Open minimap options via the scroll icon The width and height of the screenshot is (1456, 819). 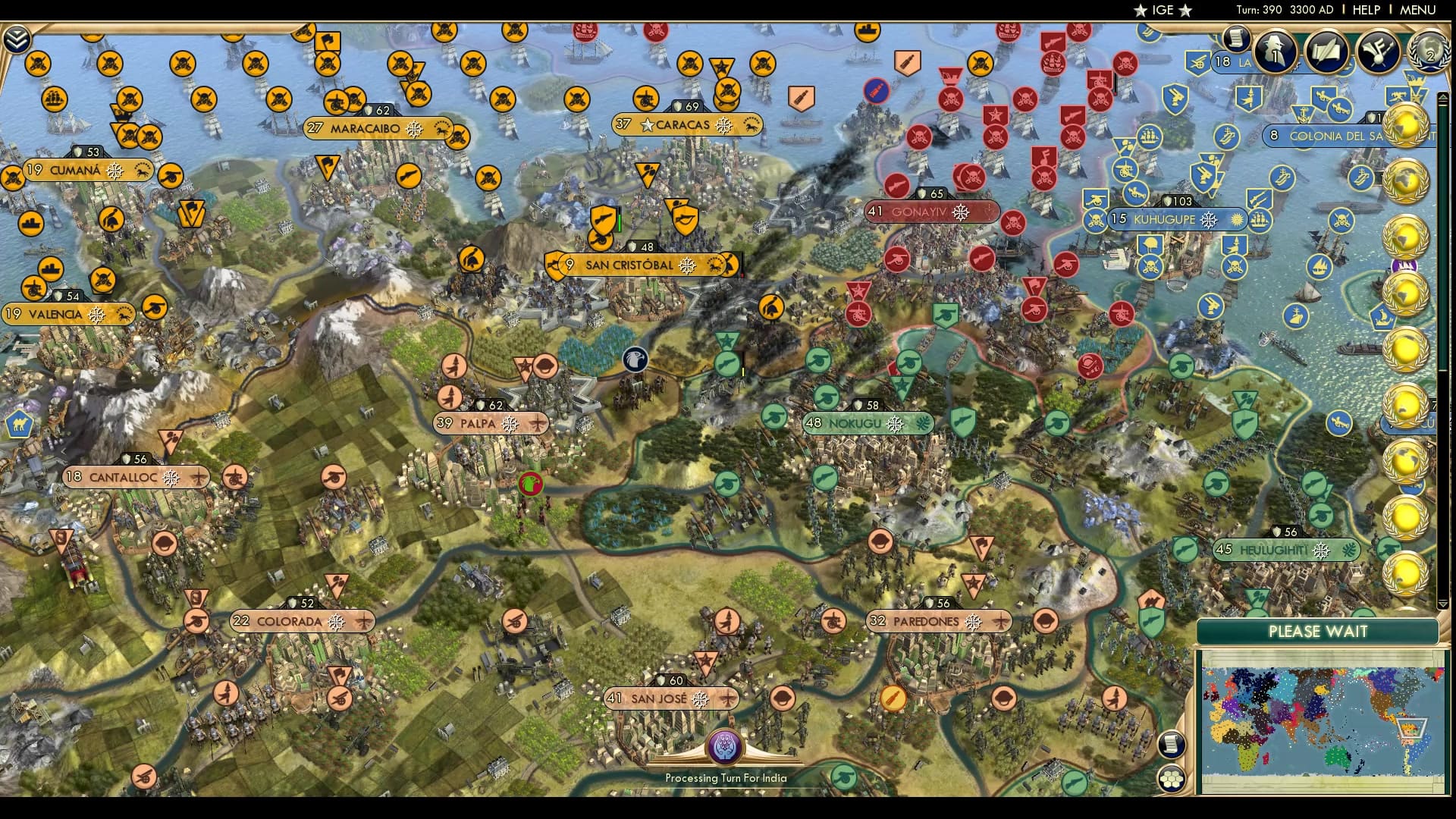click(1172, 745)
